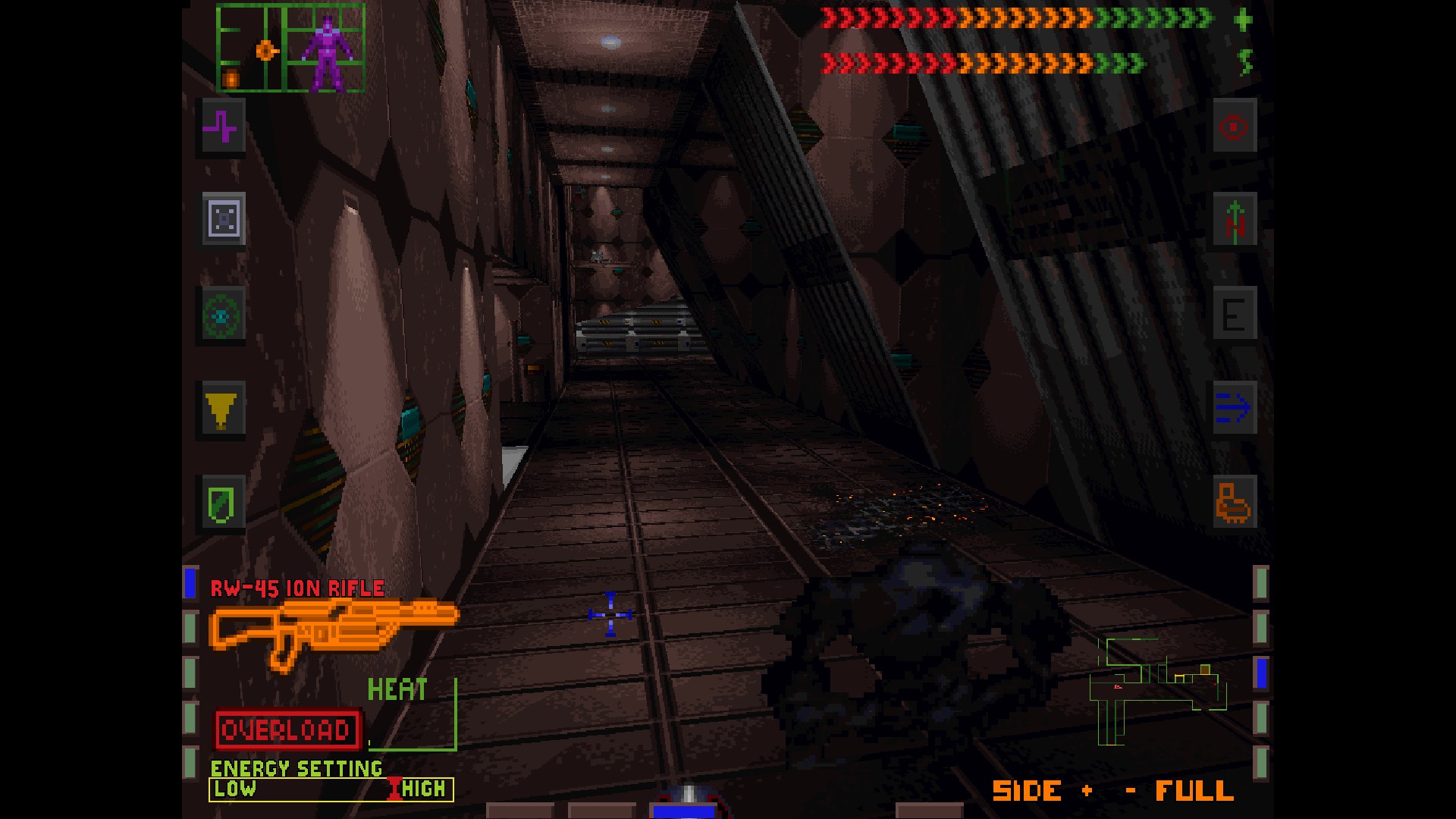Click the red eye hardware icon
Screen dimensions: 1456x819
point(1235,127)
